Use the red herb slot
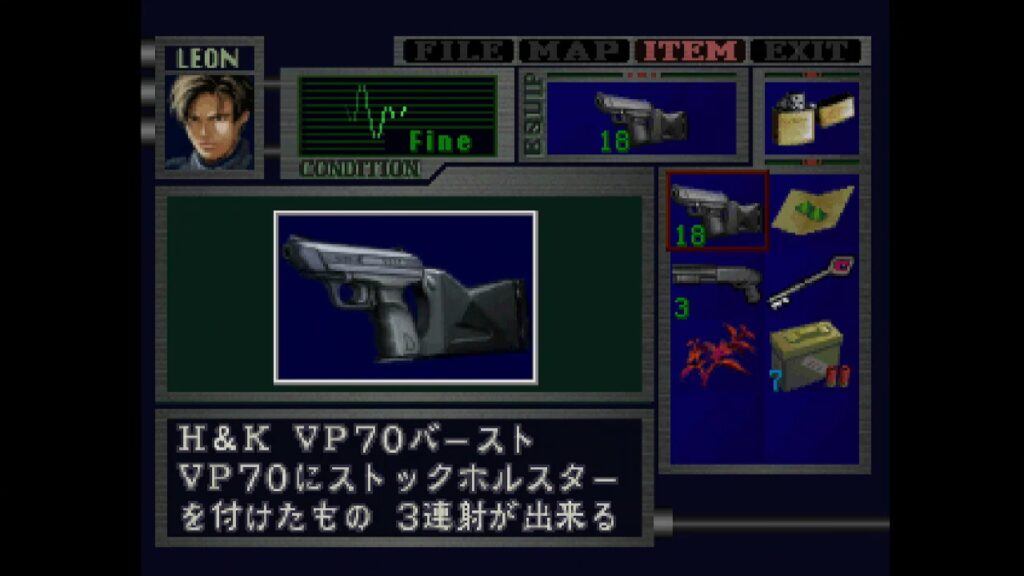This screenshot has height=576, width=1024. coord(716,354)
